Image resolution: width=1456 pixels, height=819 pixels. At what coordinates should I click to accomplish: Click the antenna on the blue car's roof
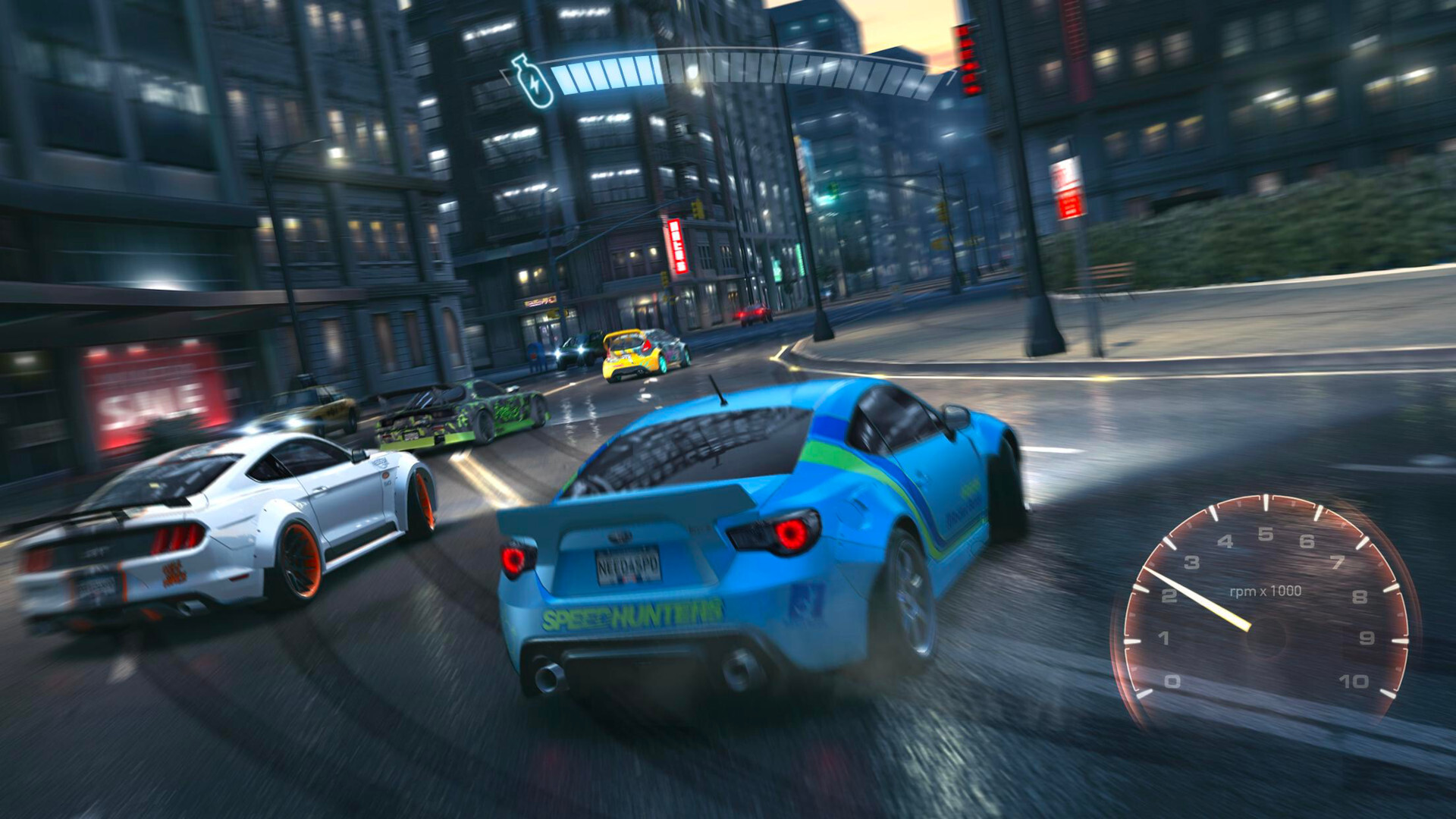click(716, 391)
